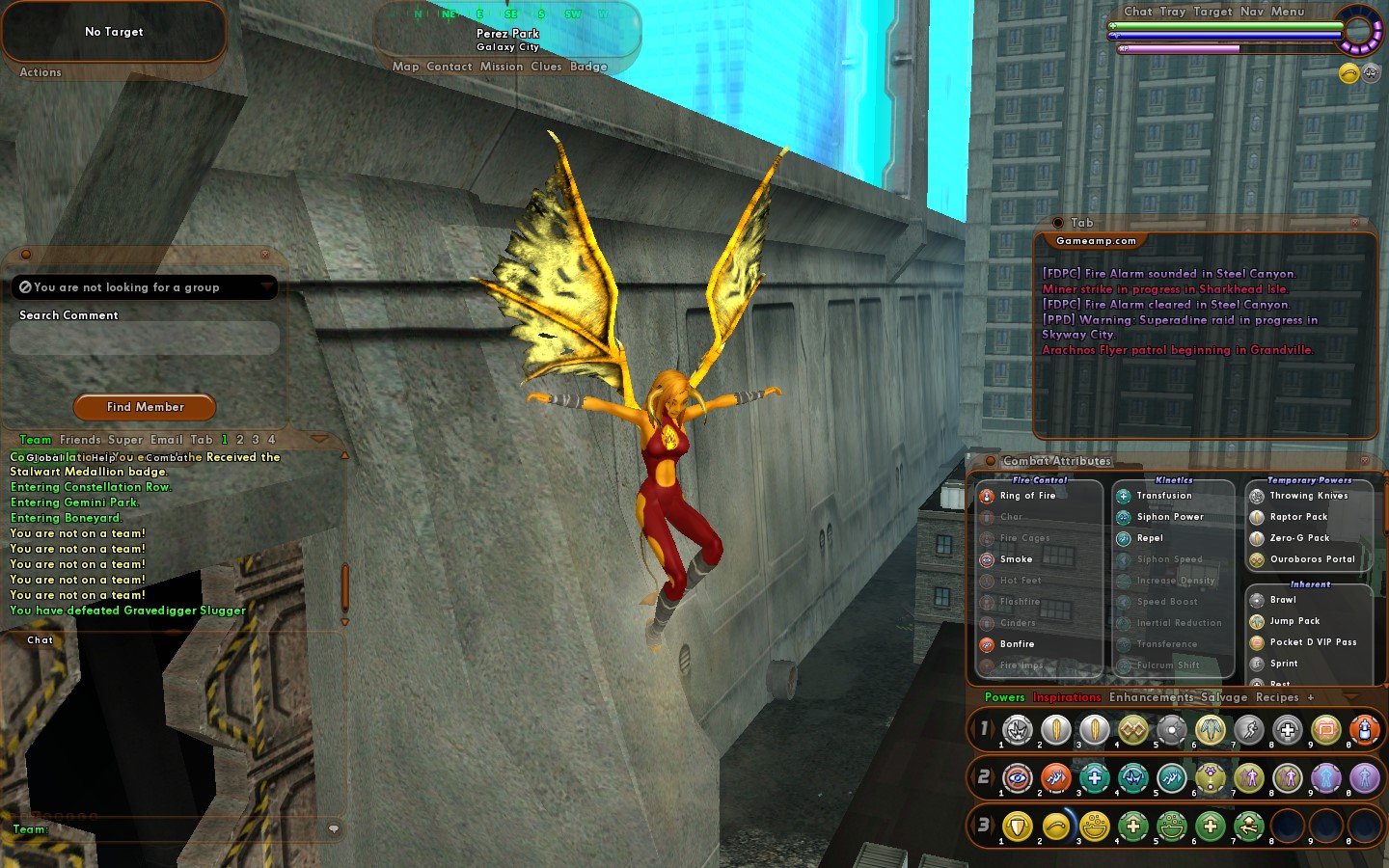Open the Menu in top bar
The image size is (1389, 868).
pos(1288,12)
